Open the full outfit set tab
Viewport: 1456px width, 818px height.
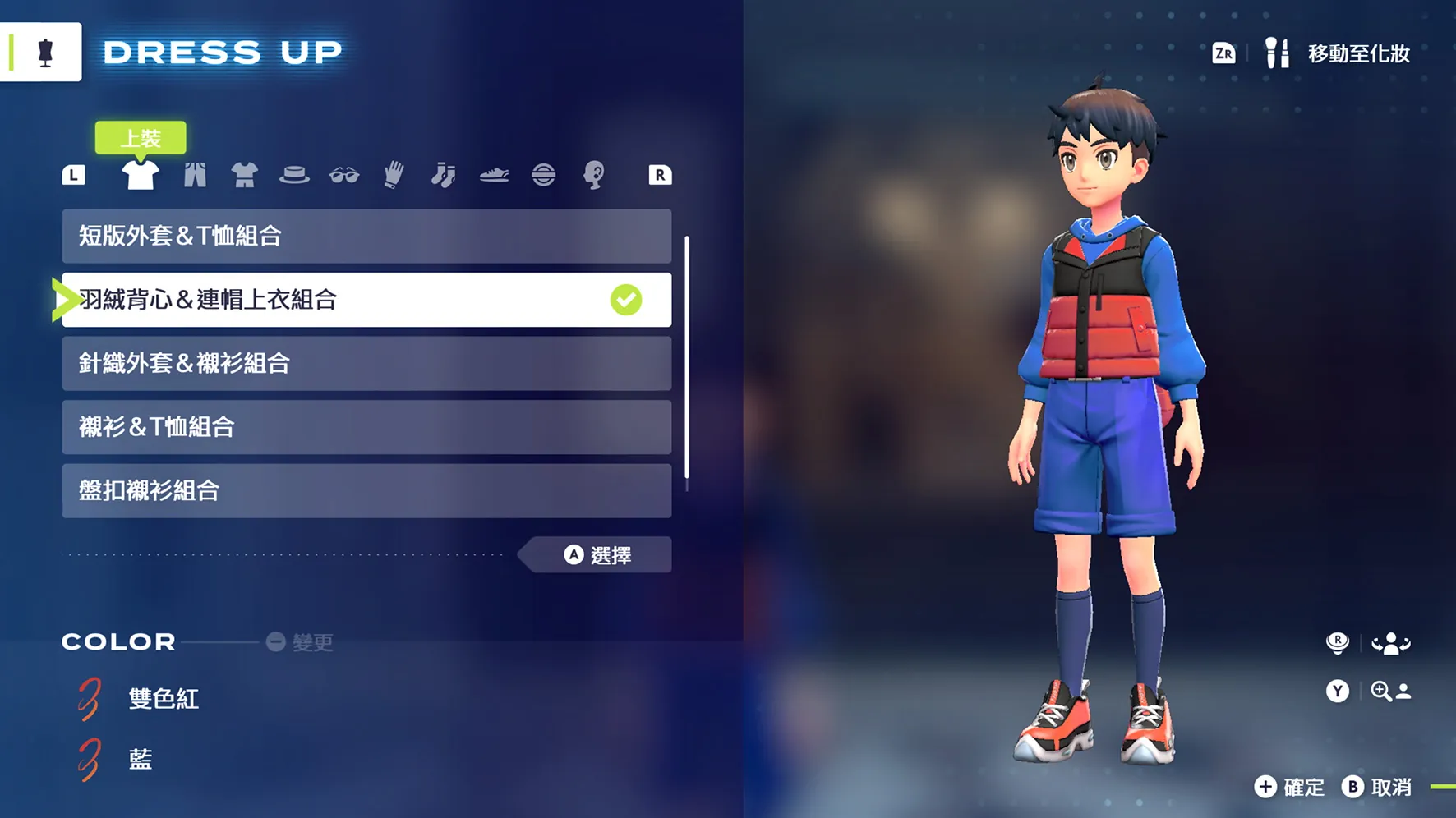click(x=244, y=175)
